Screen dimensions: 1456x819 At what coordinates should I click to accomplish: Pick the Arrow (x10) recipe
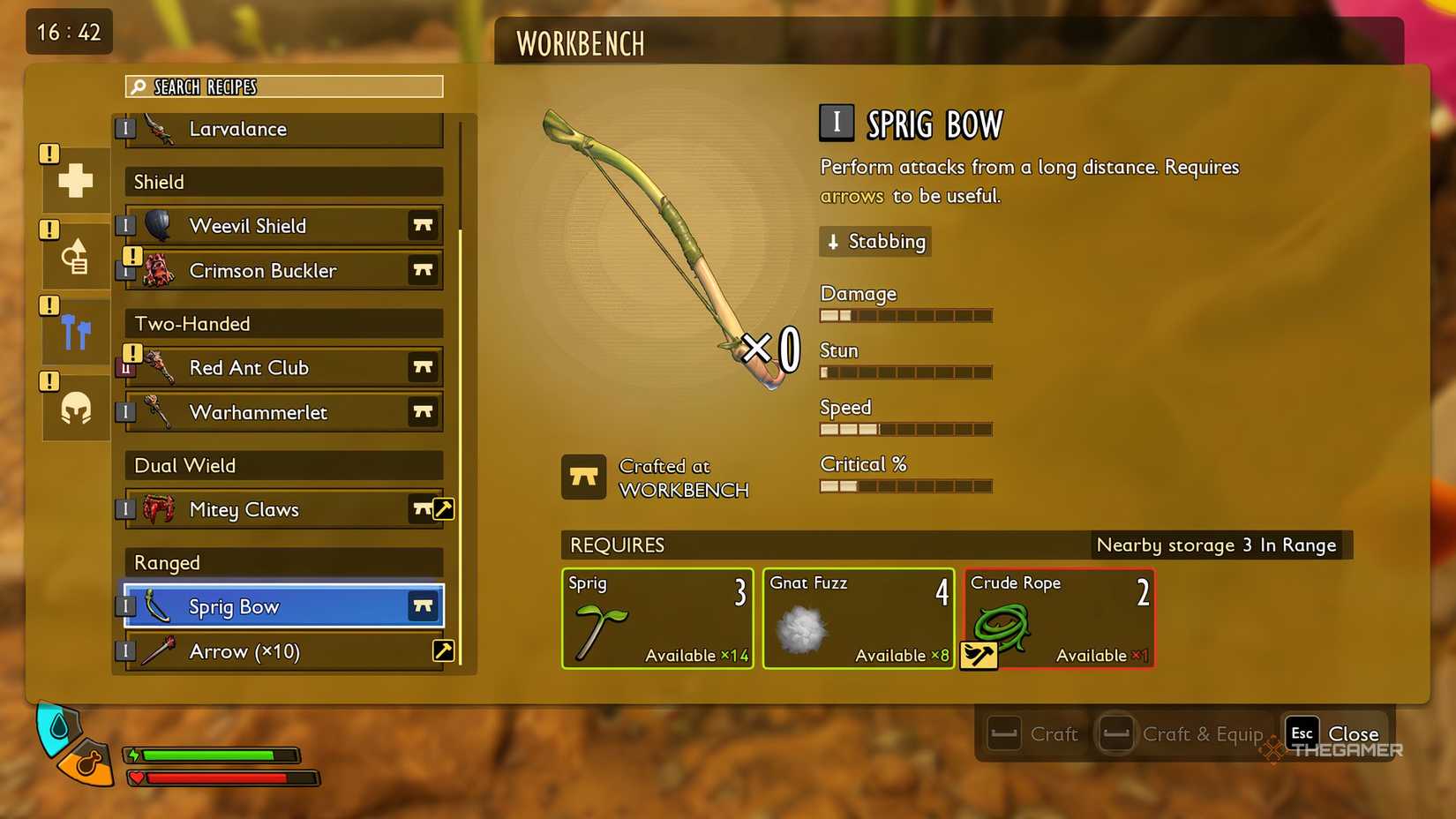pyautogui.click(x=284, y=651)
